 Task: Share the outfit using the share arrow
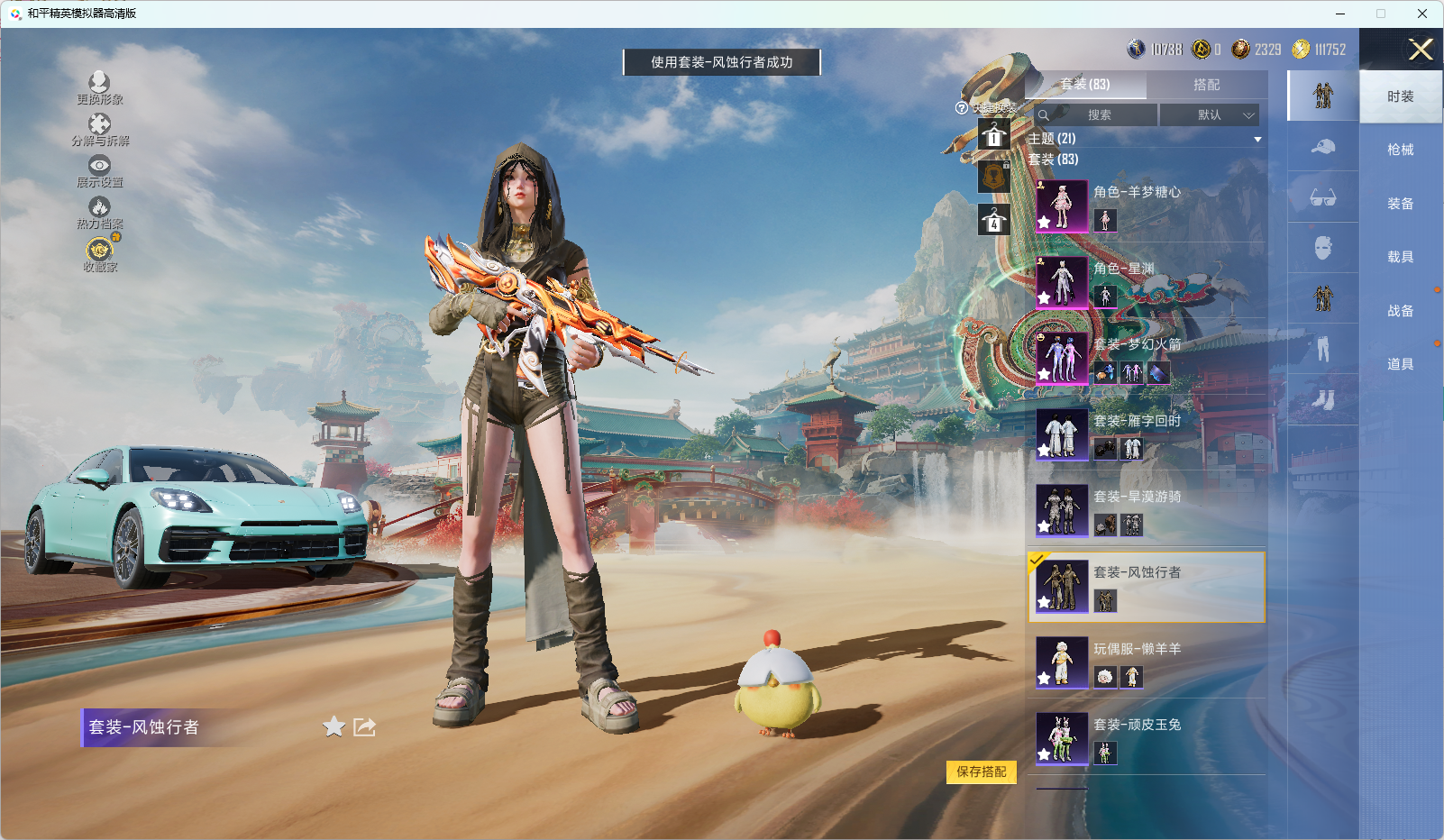point(364,727)
